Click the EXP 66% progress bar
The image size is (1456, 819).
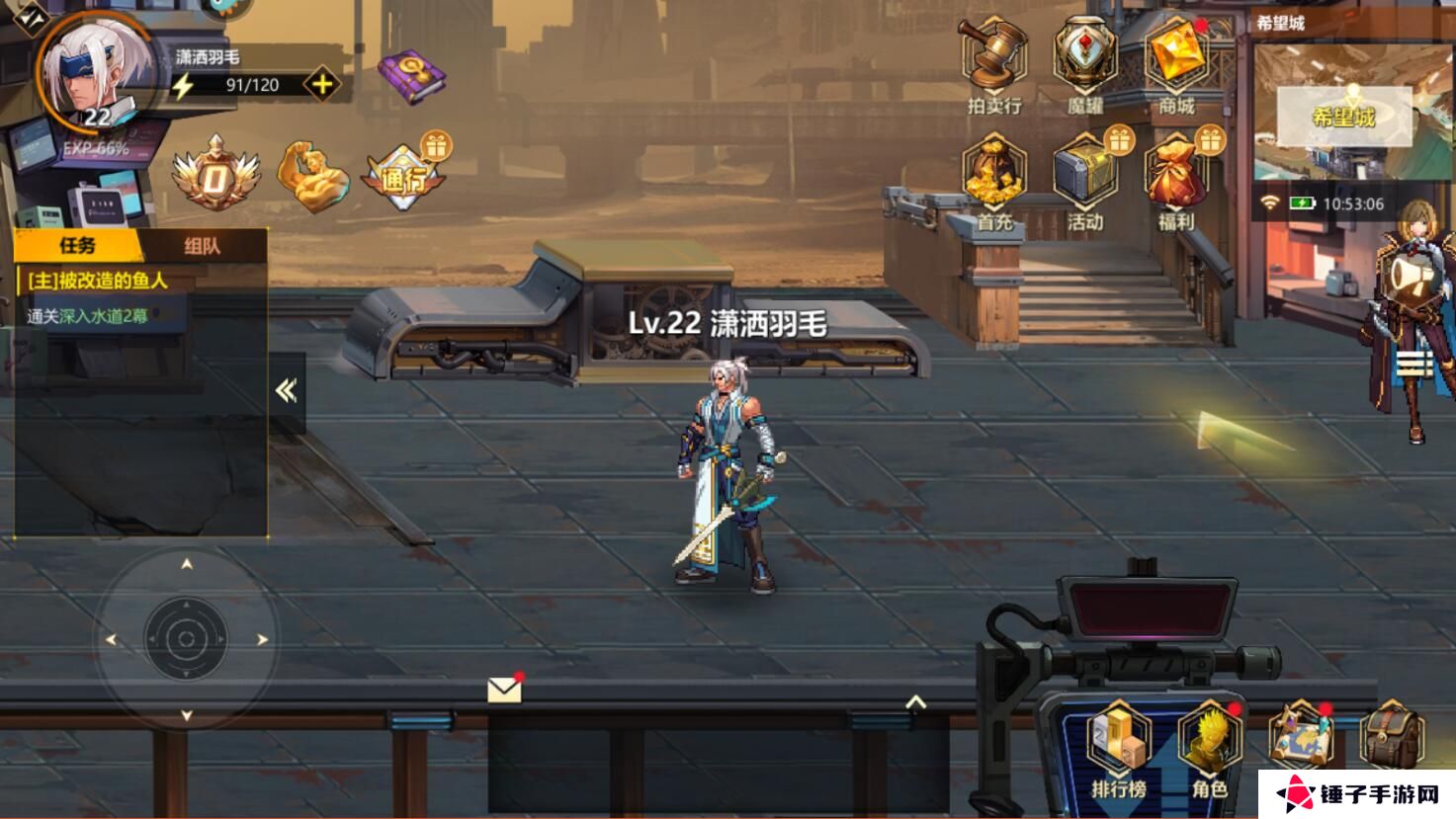(96, 148)
